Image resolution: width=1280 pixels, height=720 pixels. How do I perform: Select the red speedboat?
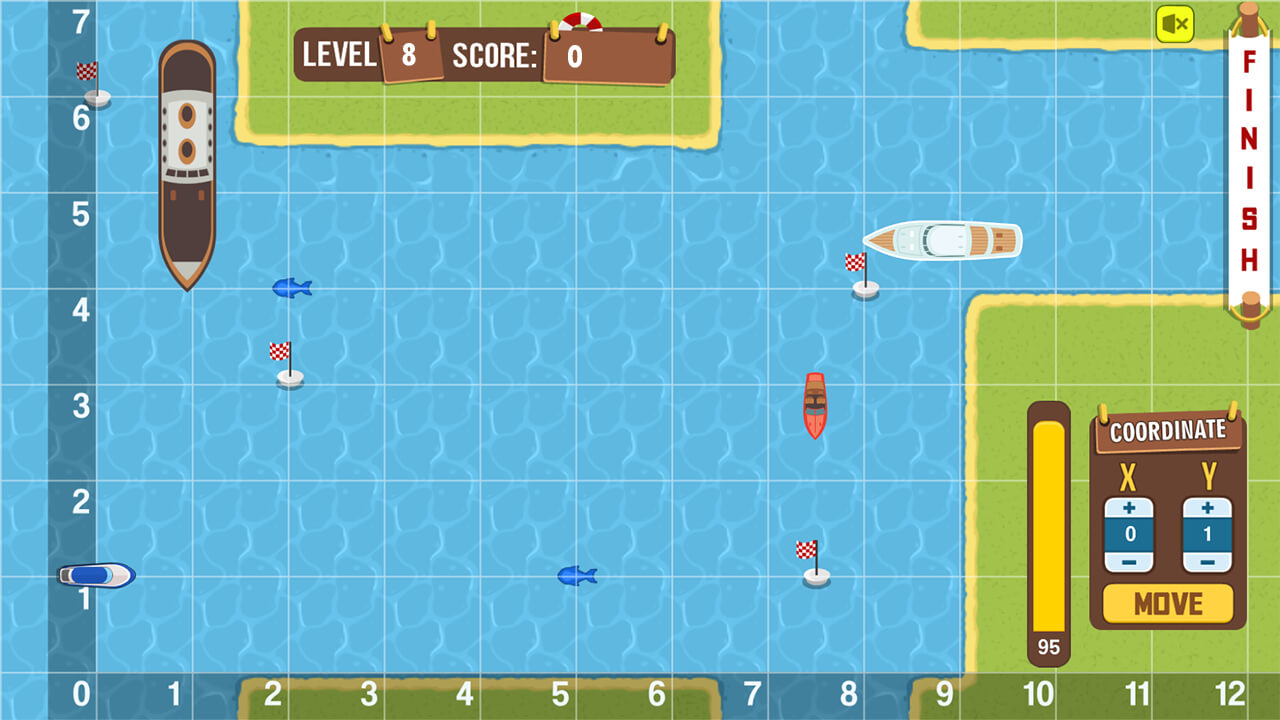click(x=816, y=403)
